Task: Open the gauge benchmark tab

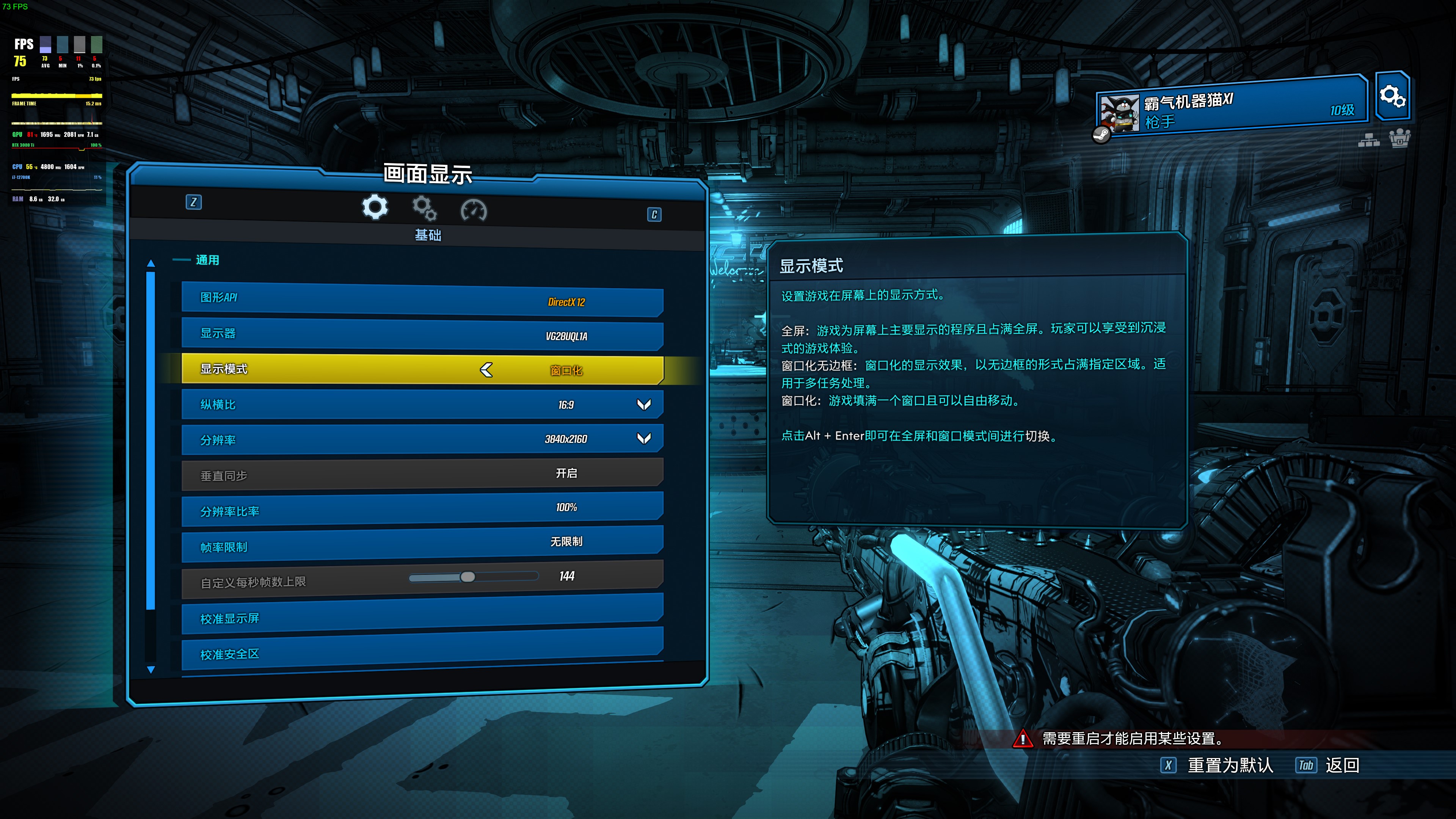Action: click(x=474, y=210)
